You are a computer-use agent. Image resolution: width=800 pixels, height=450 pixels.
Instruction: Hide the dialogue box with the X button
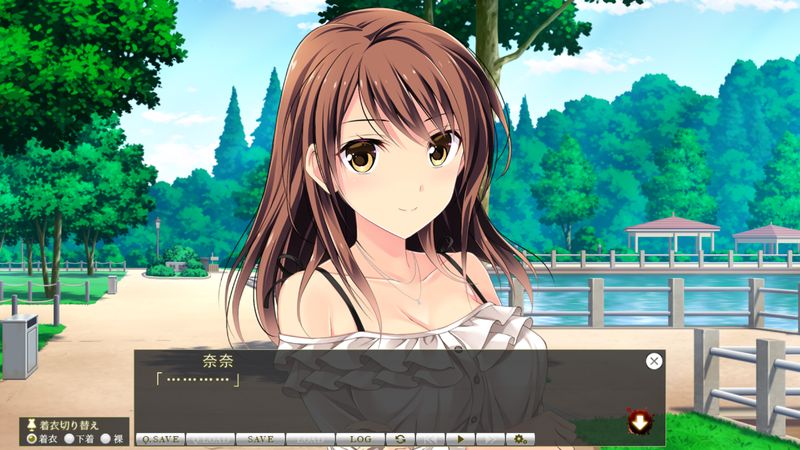(654, 361)
